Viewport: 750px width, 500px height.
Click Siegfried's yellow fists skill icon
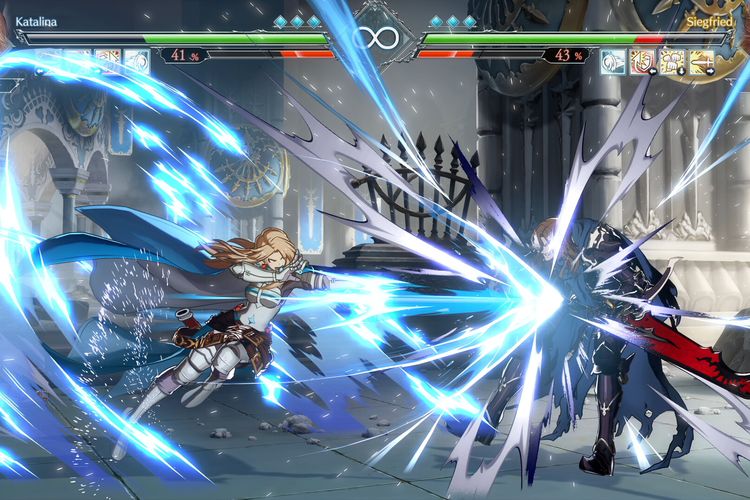point(673,62)
